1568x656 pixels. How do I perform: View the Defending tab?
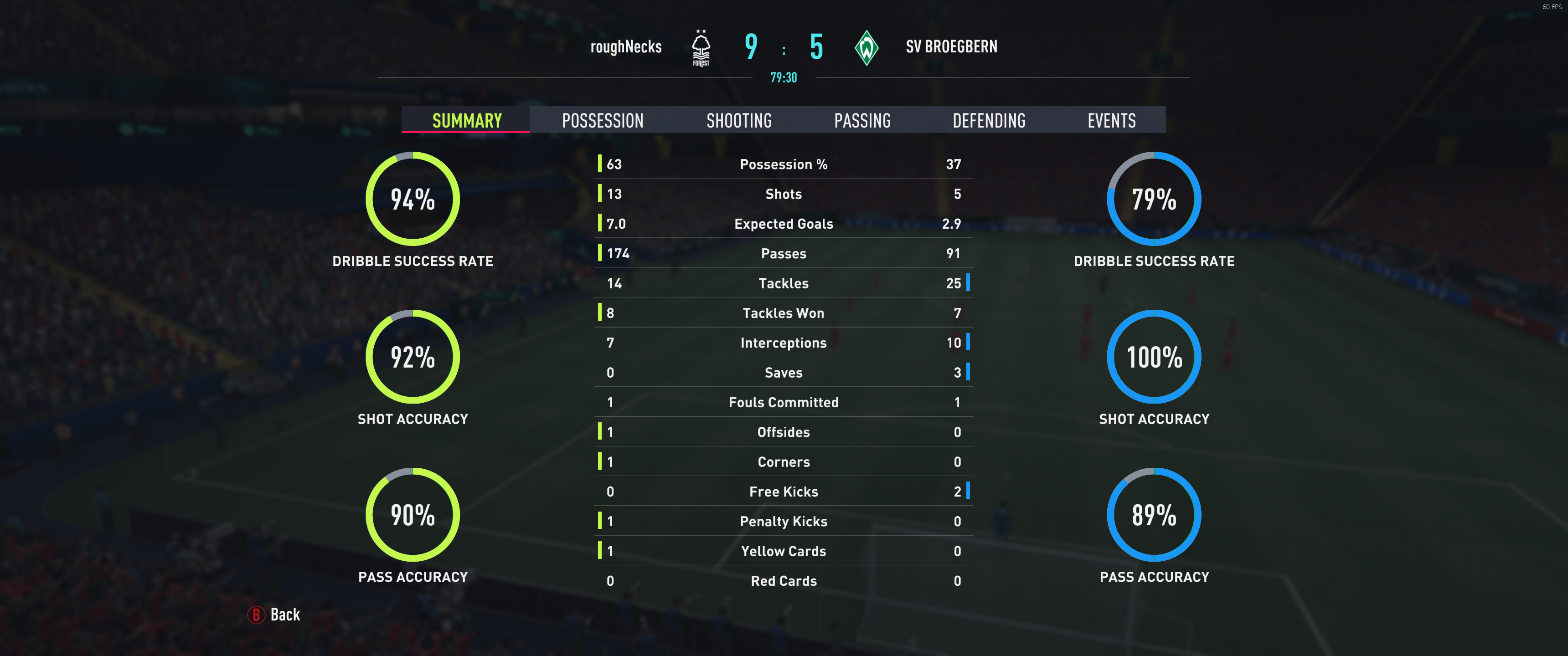(x=989, y=120)
